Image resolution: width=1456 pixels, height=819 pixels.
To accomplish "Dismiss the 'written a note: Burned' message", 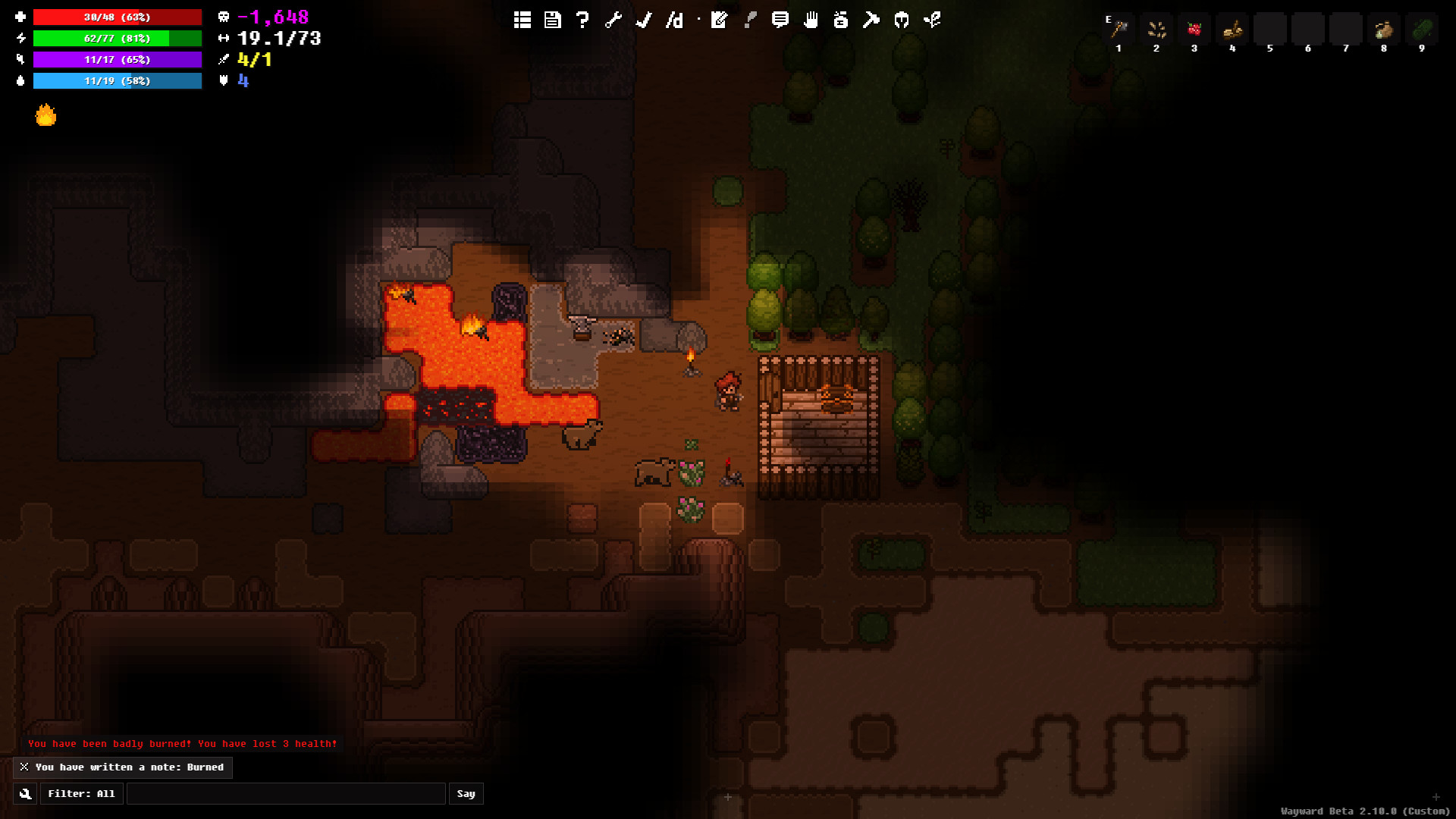I will click(24, 767).
